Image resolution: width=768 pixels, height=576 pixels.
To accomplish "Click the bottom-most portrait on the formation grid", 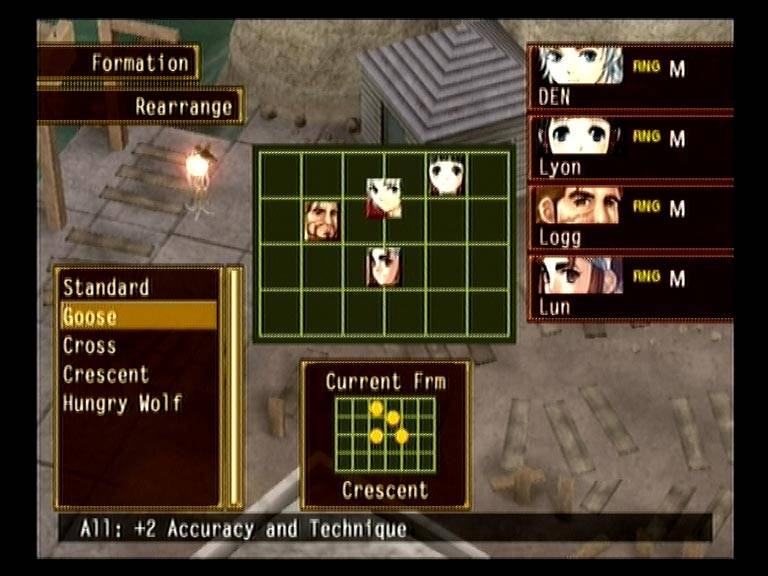I will point(384,266).
